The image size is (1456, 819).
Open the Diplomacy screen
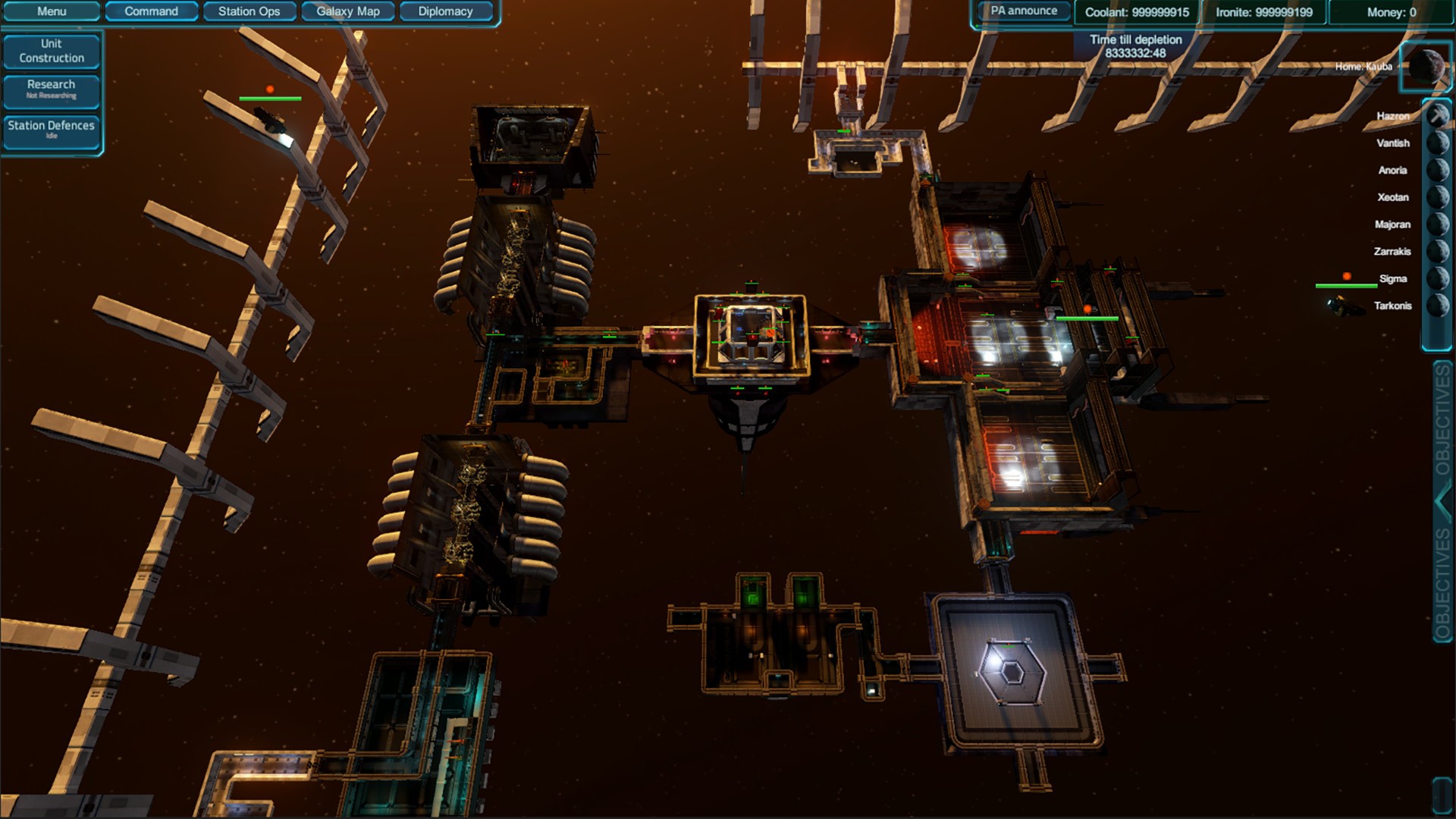446,11
